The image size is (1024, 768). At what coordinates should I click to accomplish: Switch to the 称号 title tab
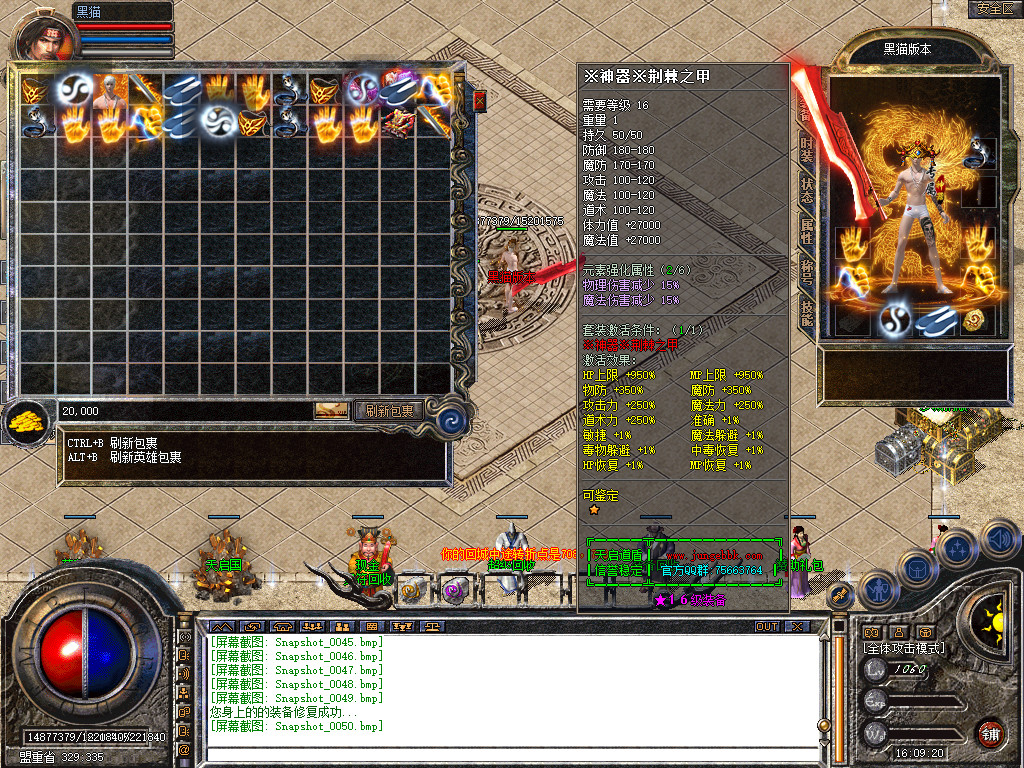point(806,272)
